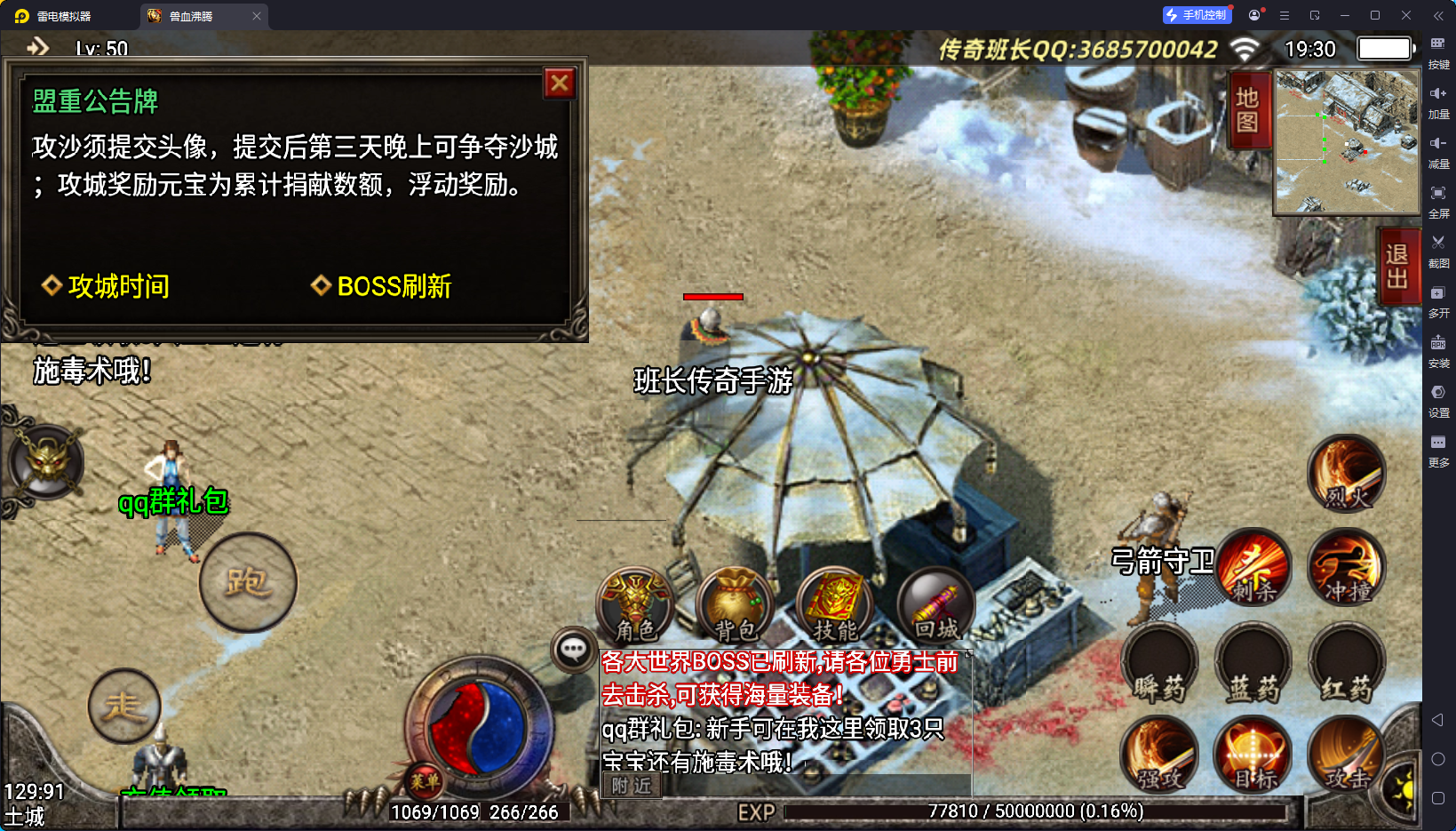Open the 角色 character screen
1456x831 pixels.
[x=635, y=606]
